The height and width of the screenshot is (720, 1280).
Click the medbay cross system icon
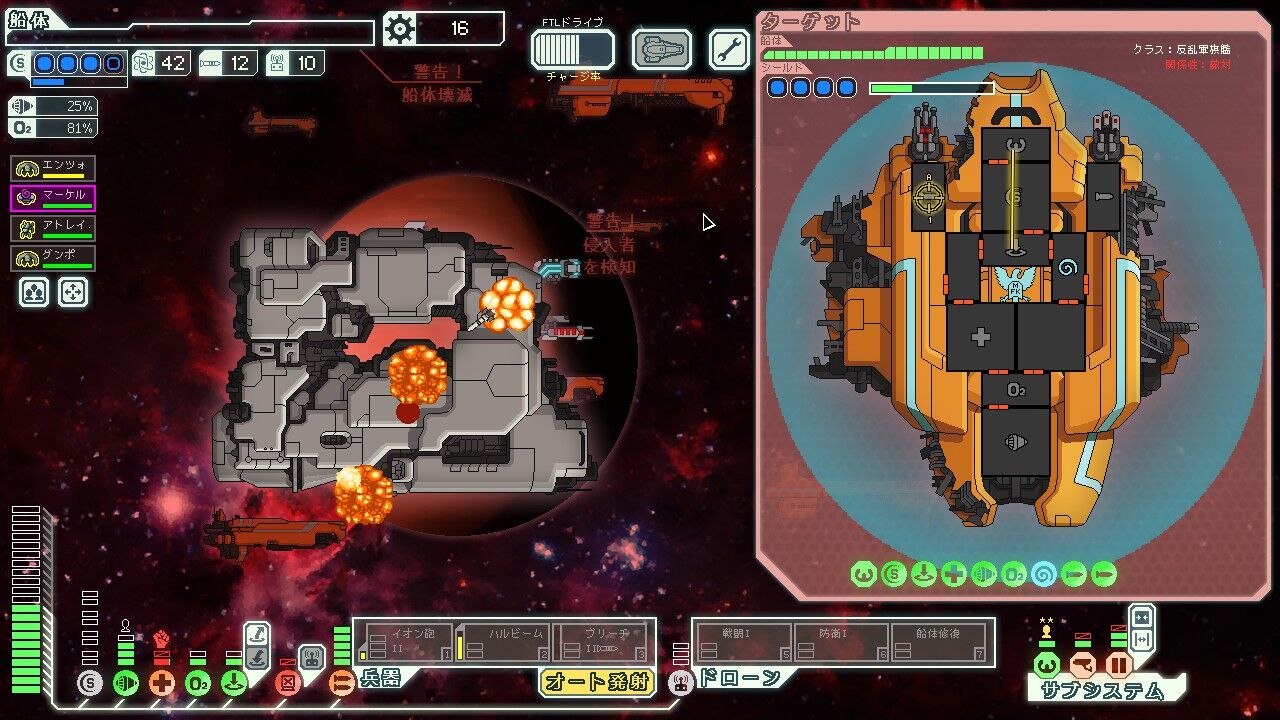(x=162, y=684)
